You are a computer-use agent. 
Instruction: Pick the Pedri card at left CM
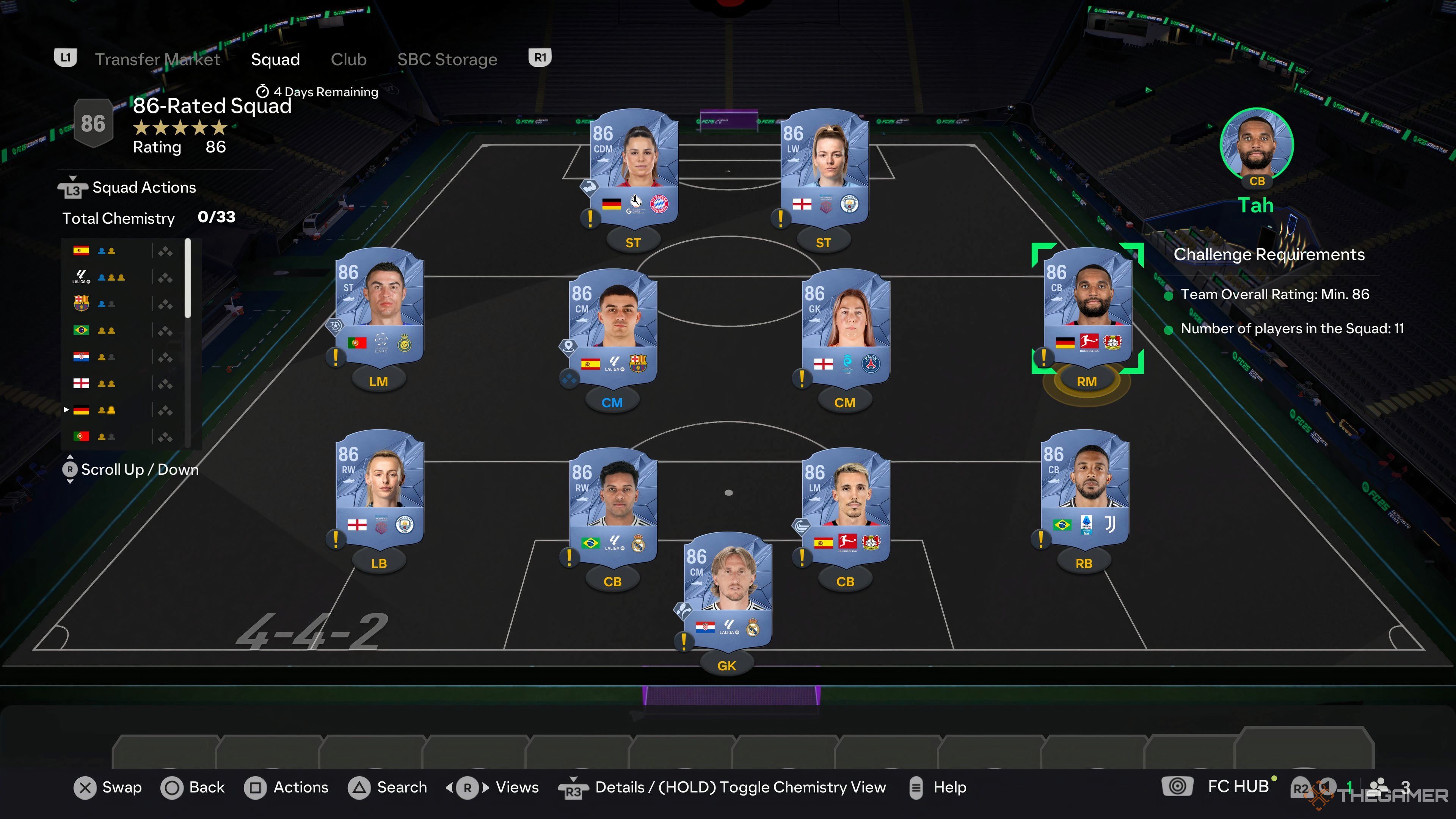tap(613, 329)
